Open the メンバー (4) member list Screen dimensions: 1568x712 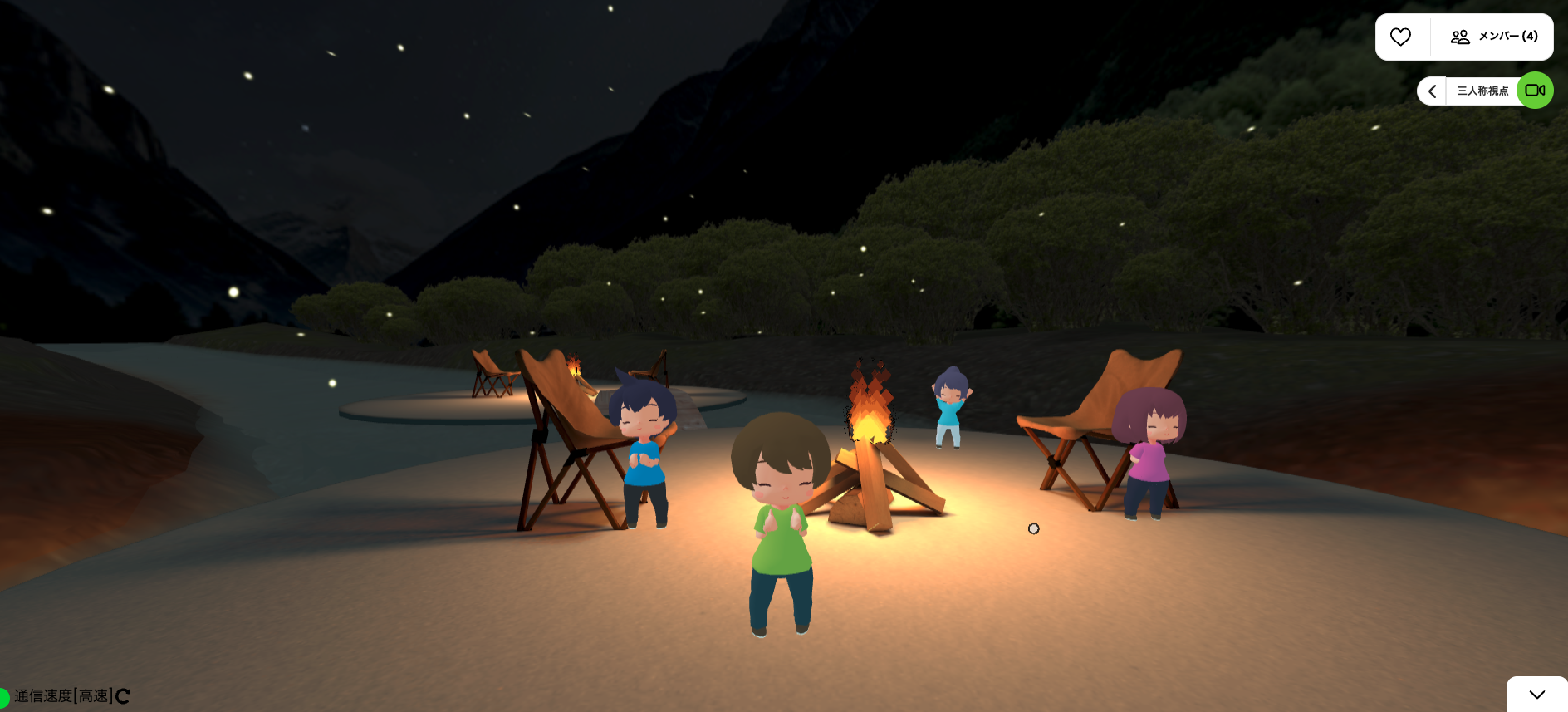[1494, 37]
